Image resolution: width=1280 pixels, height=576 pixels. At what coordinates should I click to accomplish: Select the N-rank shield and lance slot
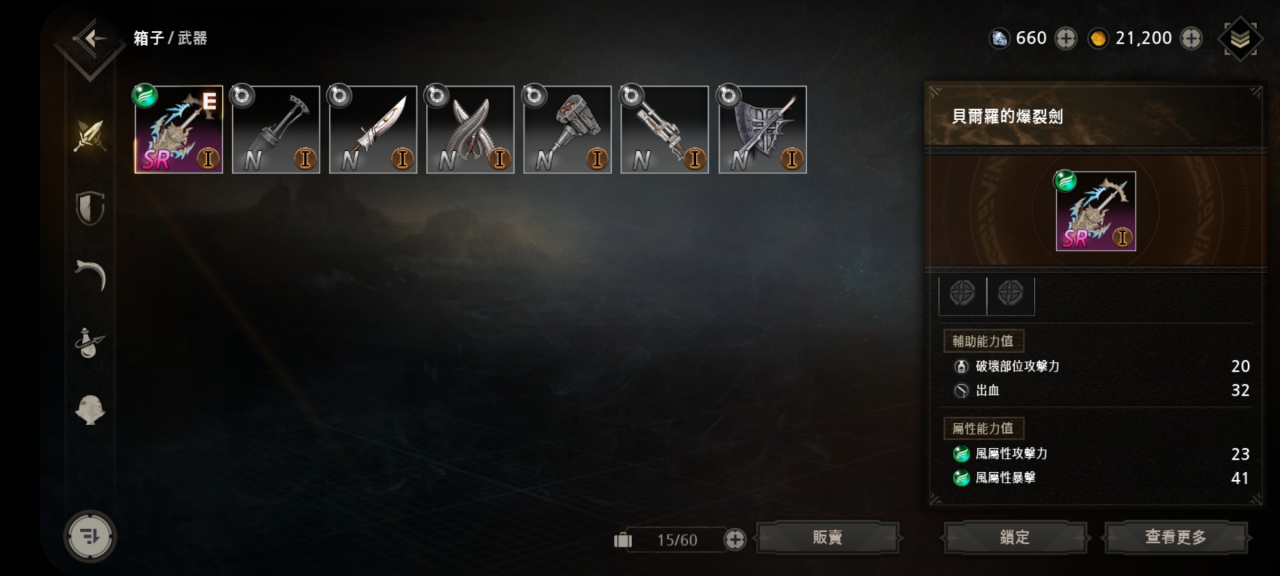coord(762,130)
